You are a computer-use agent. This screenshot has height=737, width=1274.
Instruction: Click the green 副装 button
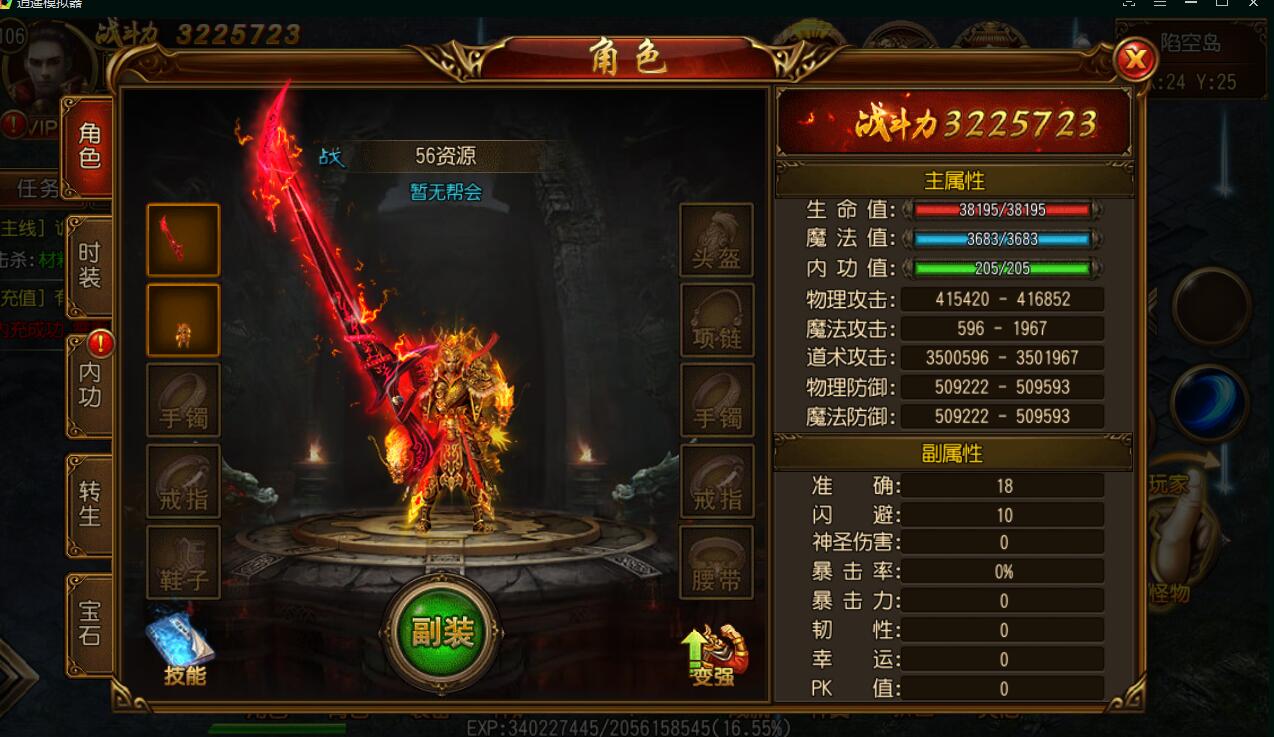[x=441, y=632]
